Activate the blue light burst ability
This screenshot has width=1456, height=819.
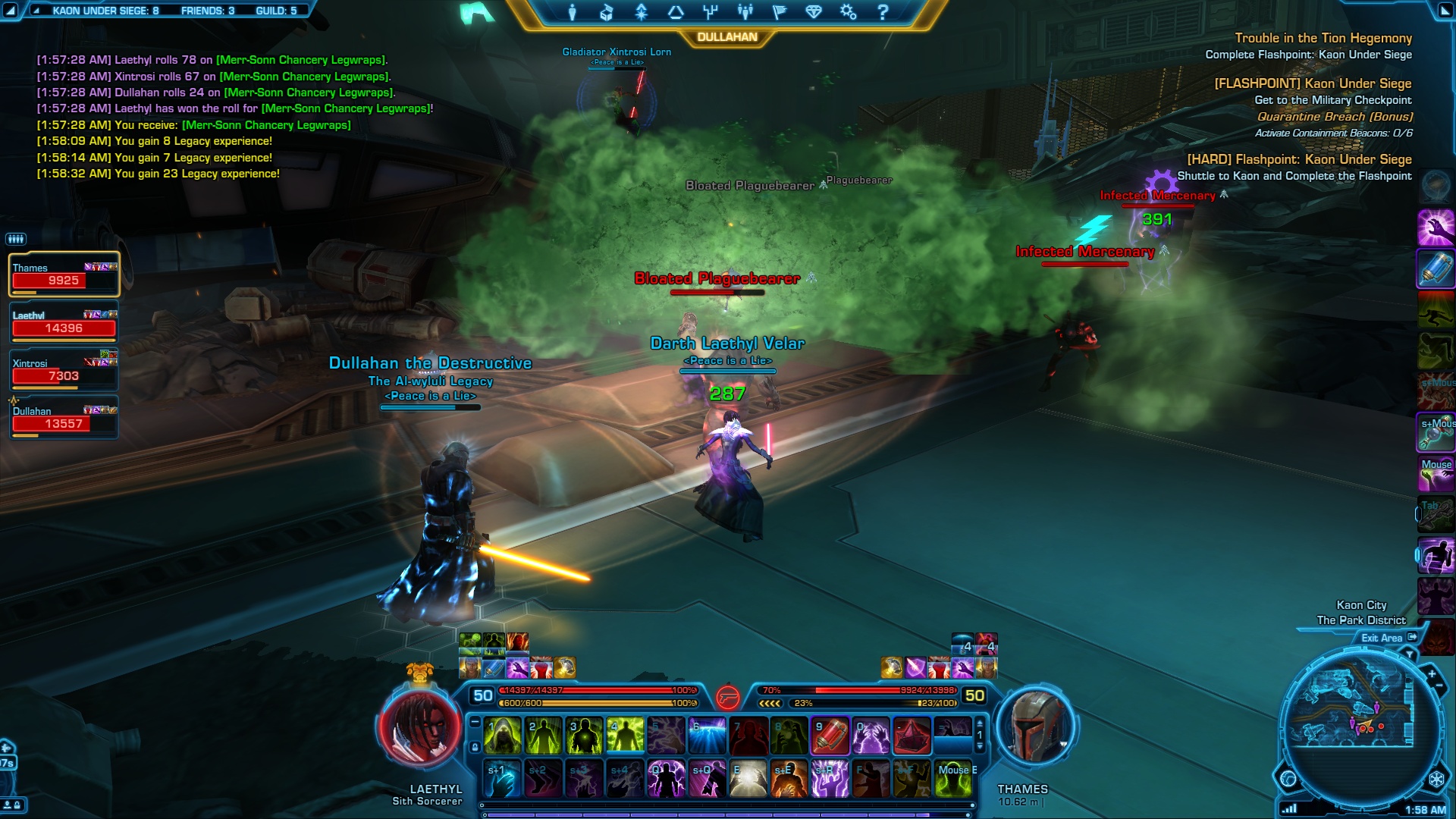coord(707,736)
